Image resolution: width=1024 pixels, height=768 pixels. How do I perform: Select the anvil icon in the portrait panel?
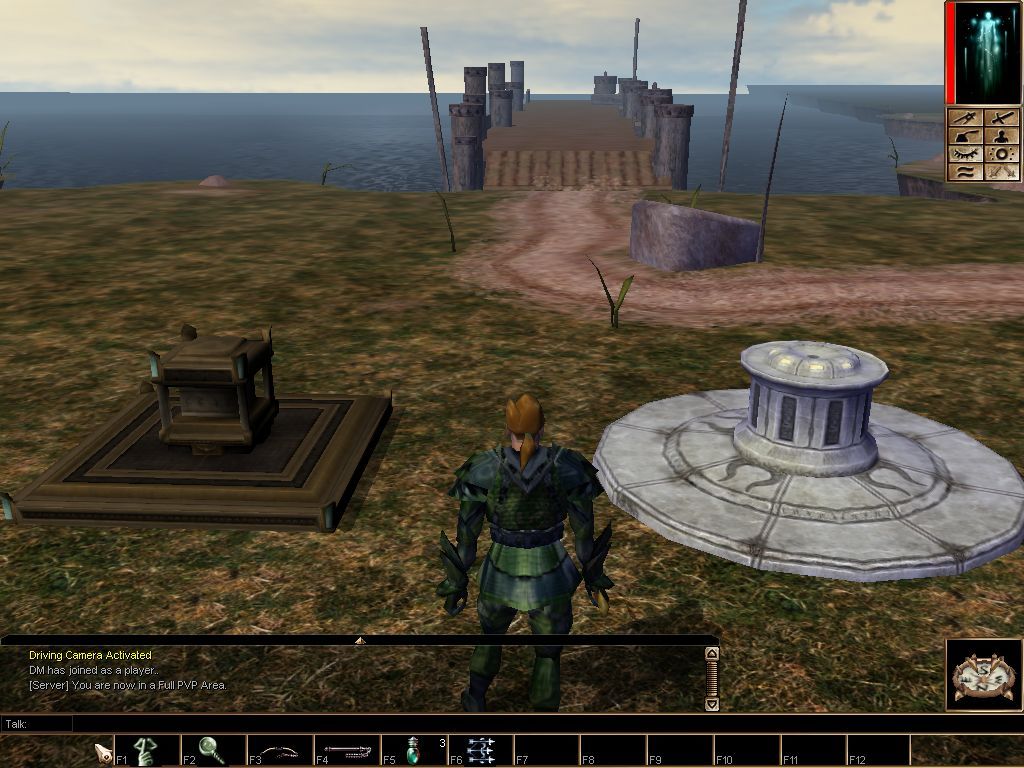[966, 136]
